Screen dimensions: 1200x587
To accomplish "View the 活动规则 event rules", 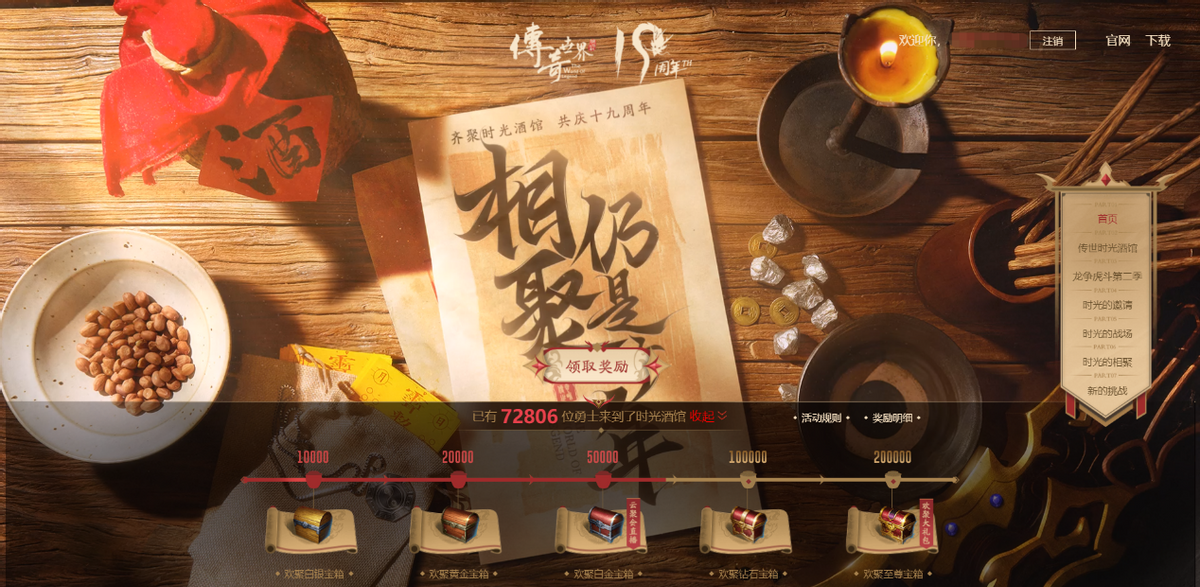I will [x=822, y=419].
